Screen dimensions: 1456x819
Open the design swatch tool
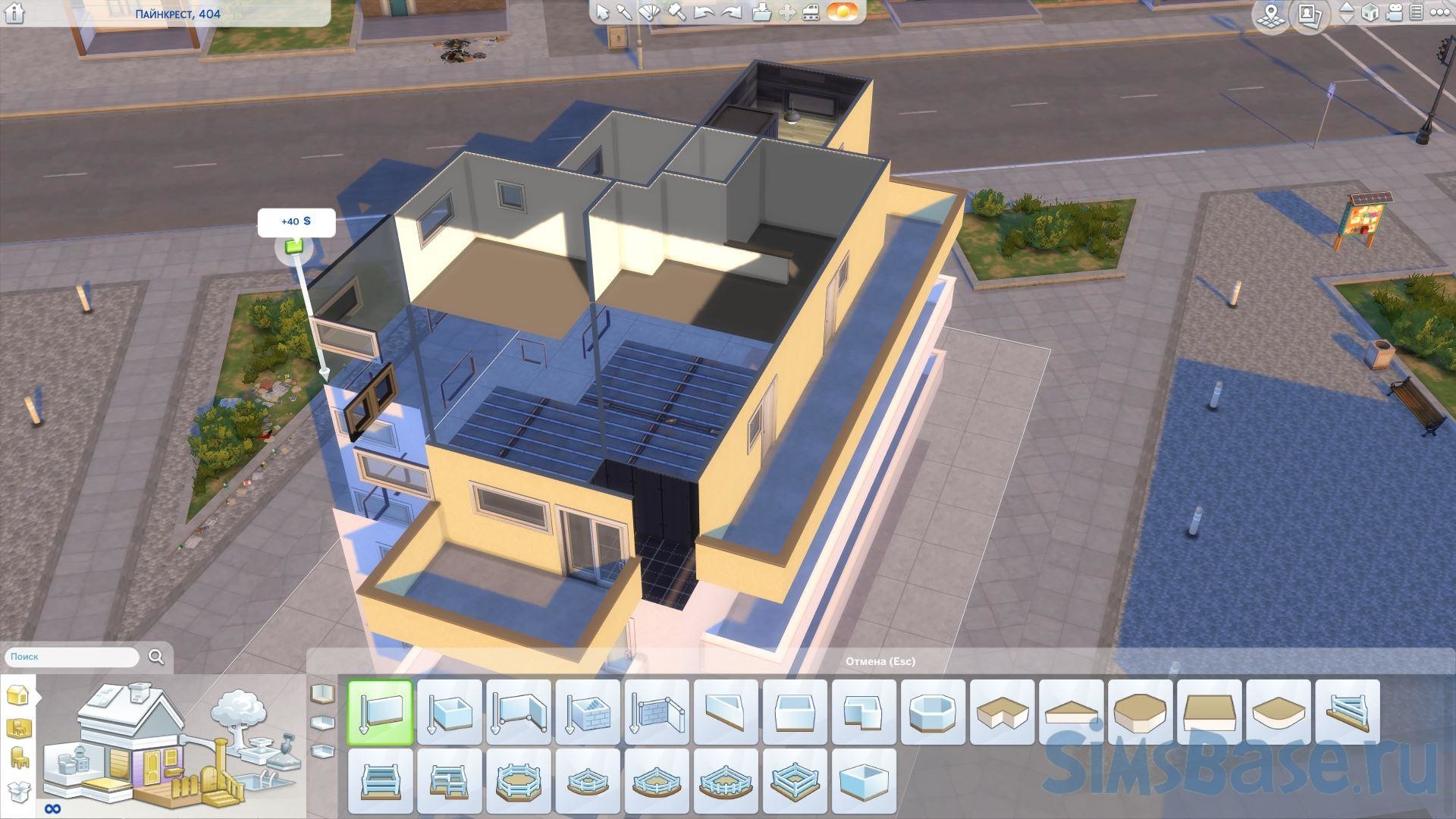650,13
